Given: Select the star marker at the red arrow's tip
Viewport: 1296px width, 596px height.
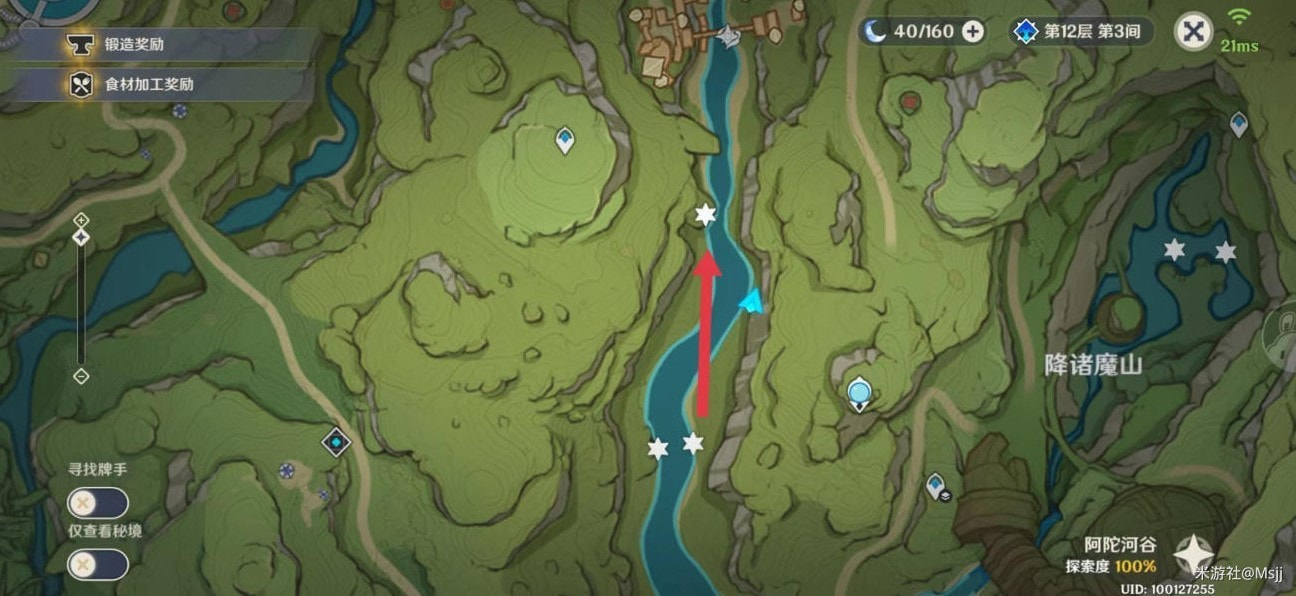Looking at the screenshot, I should 705,215.
